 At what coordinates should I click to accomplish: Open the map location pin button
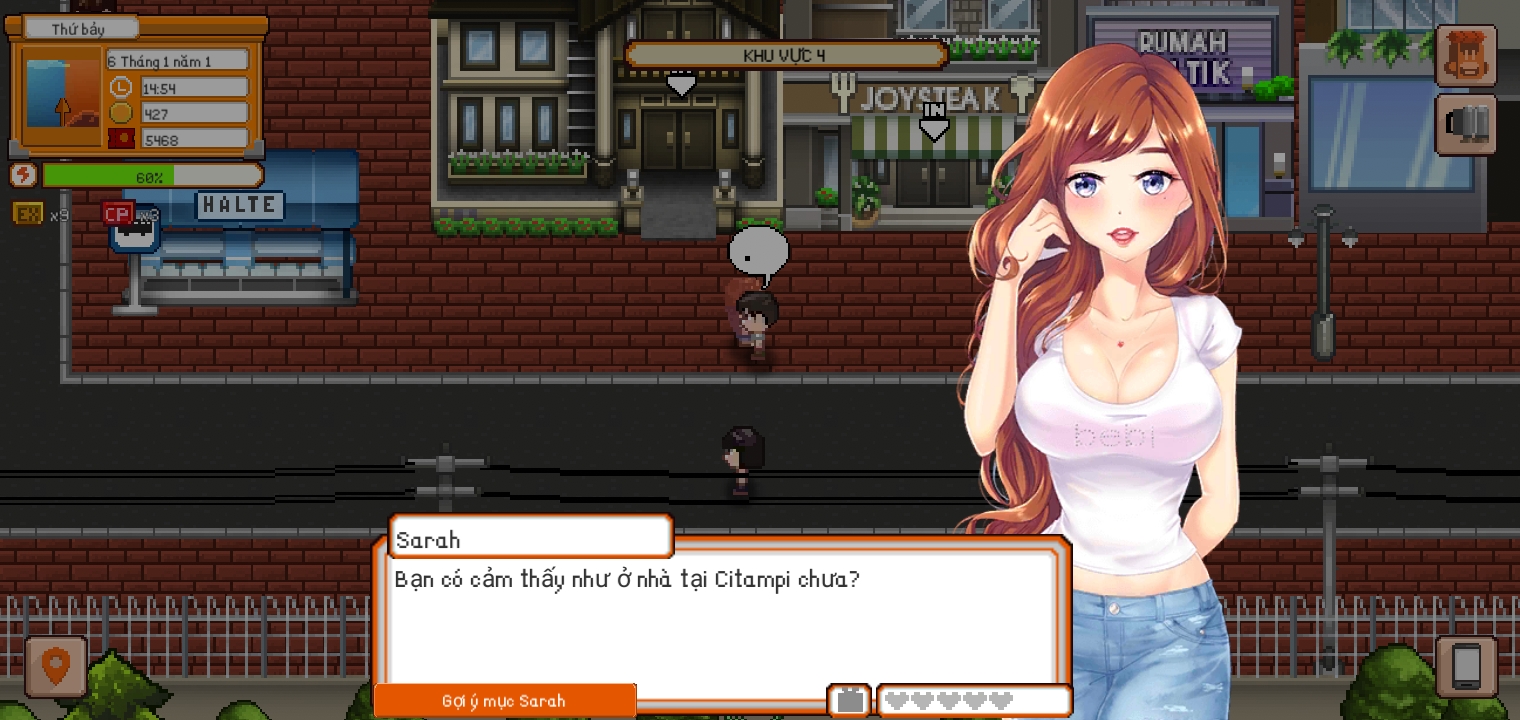(x=56, y=666)
